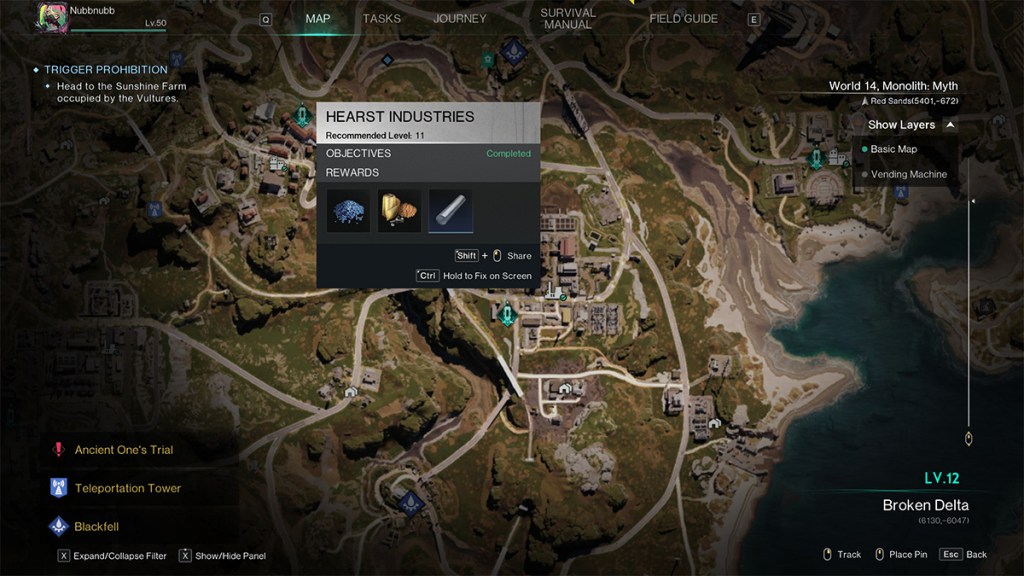
Task: Click the teleportation tower marker below the tooltip
Action: [508, 316]
